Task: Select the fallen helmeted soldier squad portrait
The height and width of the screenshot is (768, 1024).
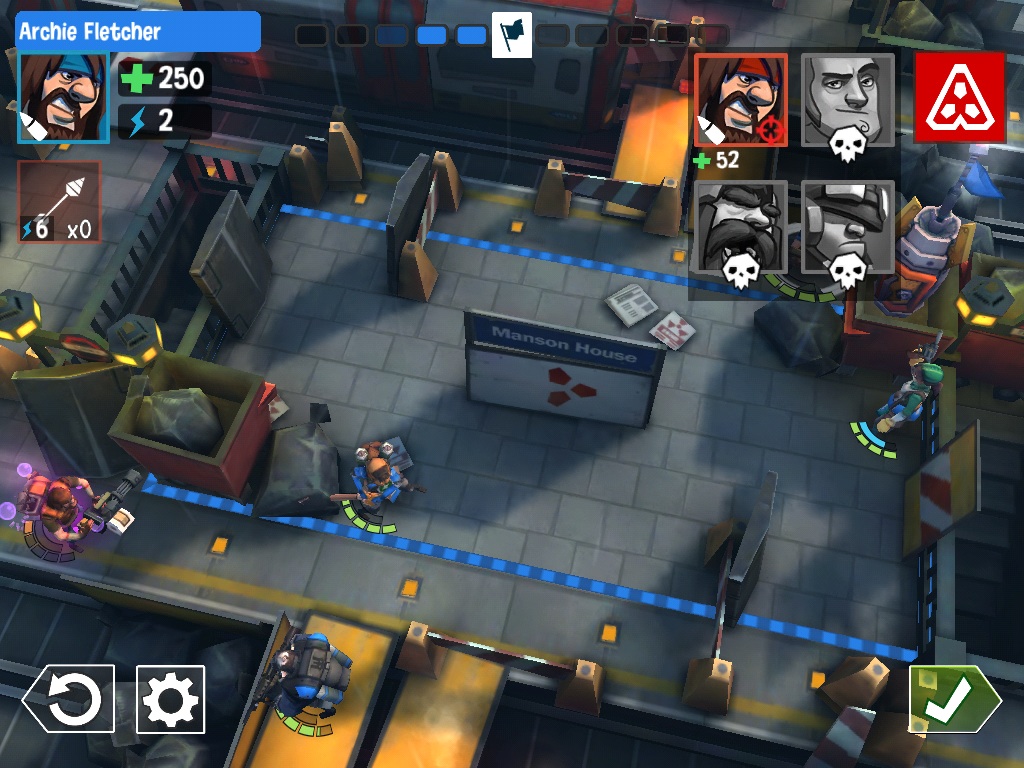Action: click(x=848, y=227)
